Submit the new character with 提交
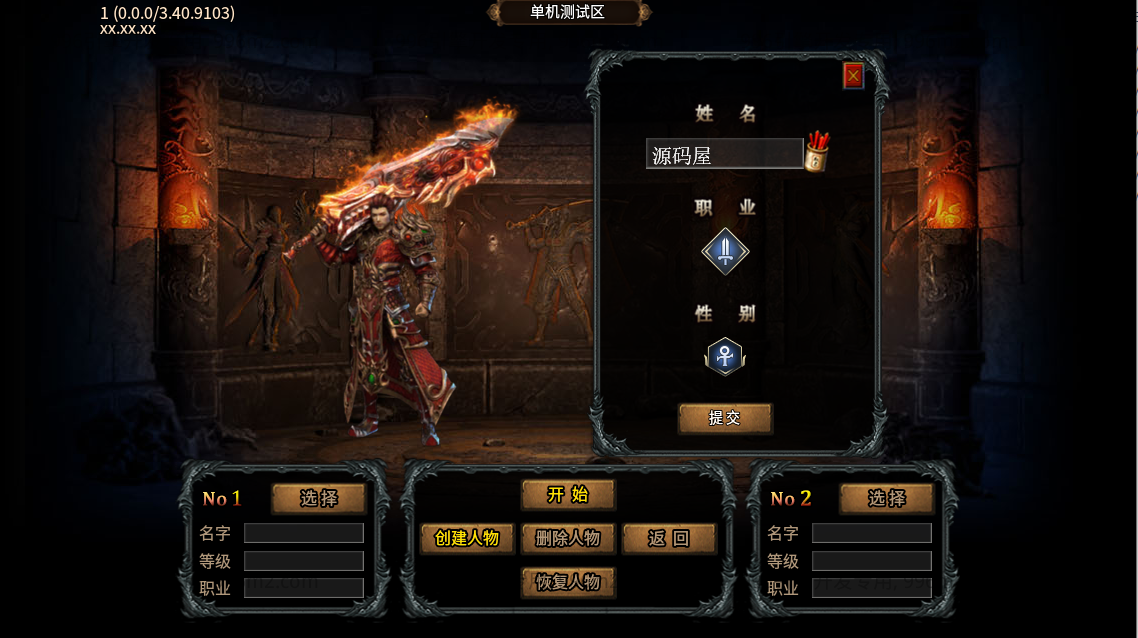The height and width of the screenshot is (638, 1138). coord(725,418)
